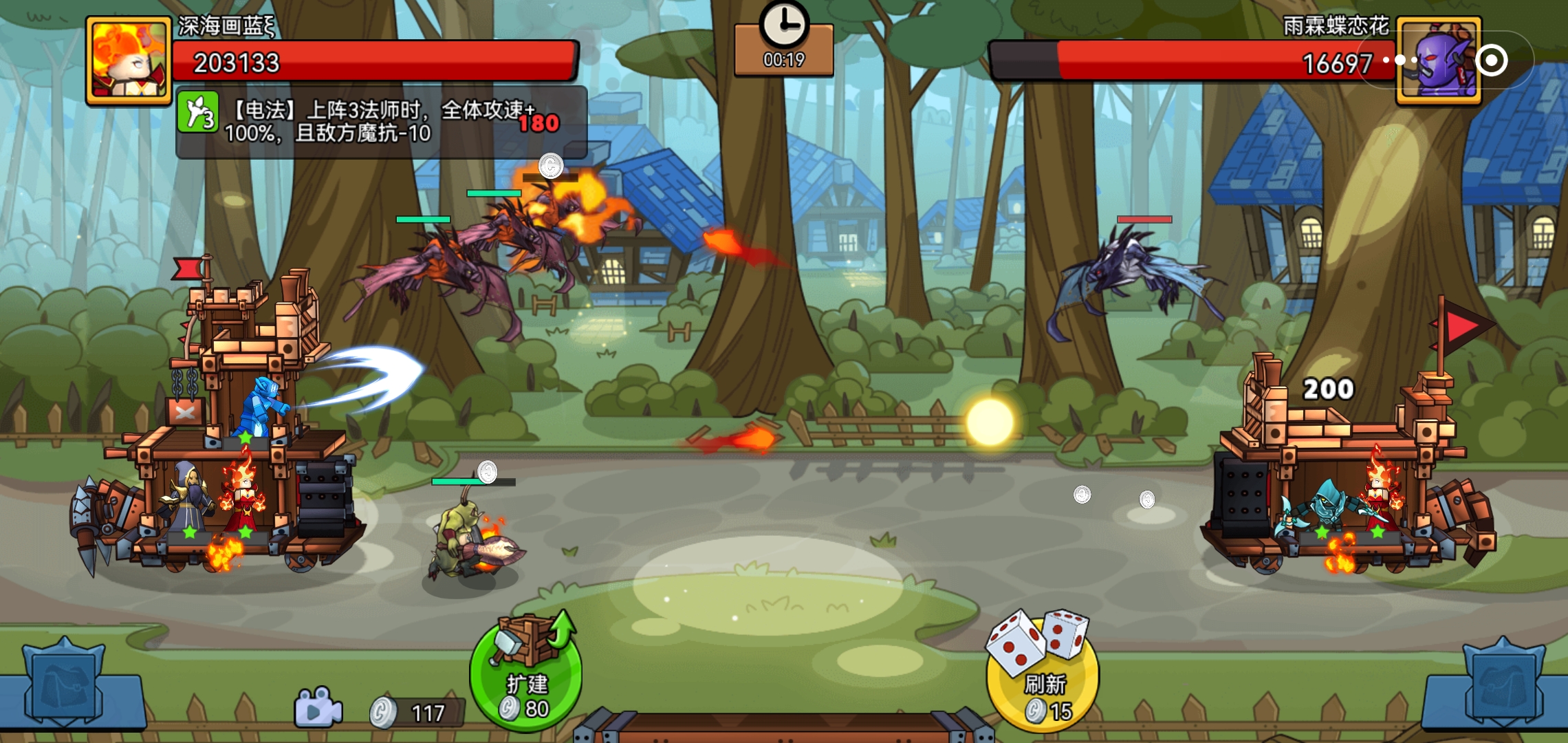
Task: Close mini-program with the circle target button
Action: [1491, 61]
